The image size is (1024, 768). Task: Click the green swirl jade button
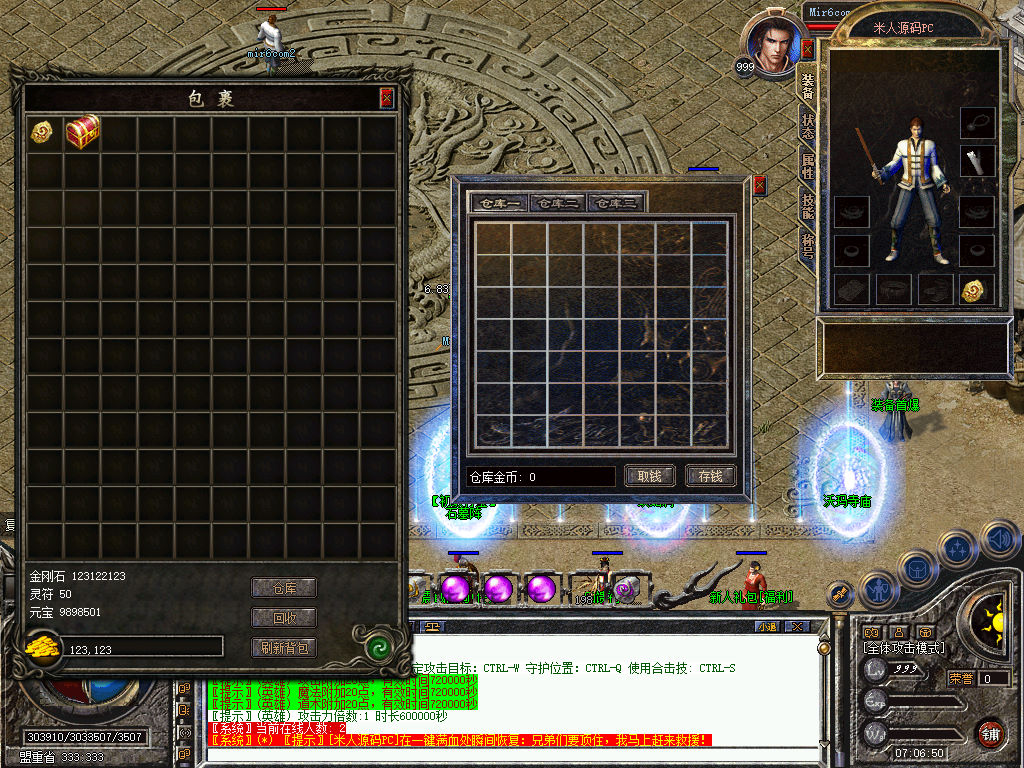[x=379, y=647]
